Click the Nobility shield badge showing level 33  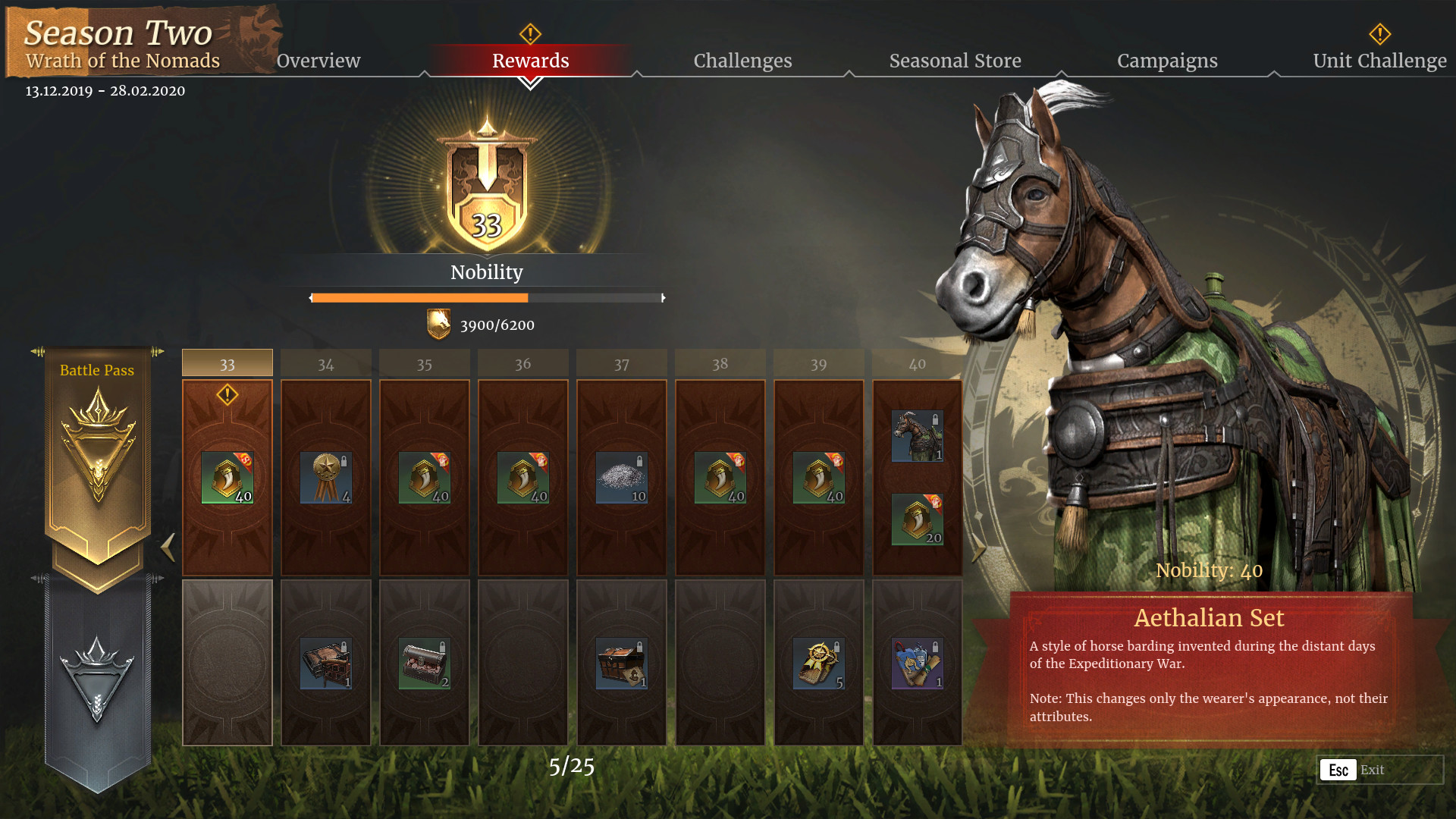click(487, 190)
